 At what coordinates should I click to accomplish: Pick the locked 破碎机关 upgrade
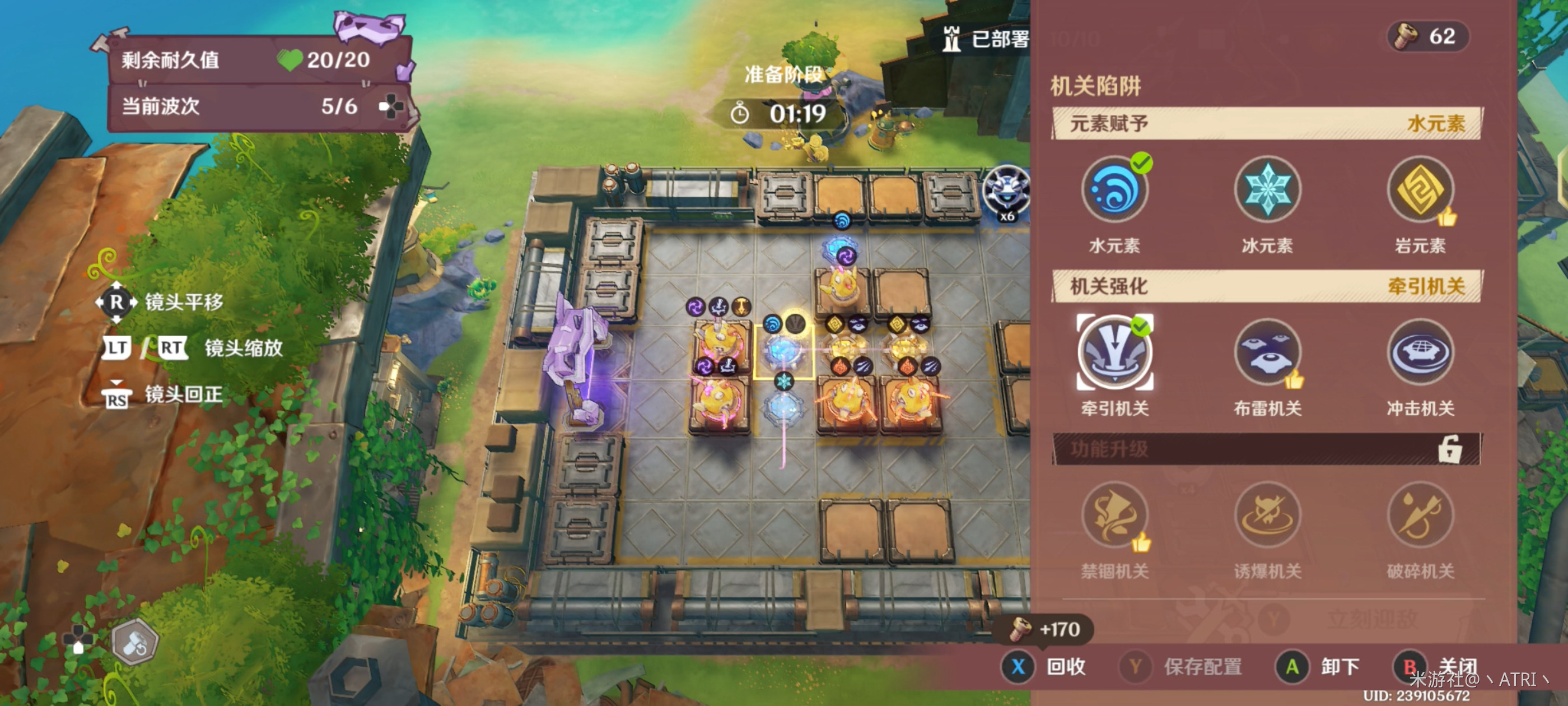[1420, 515]
